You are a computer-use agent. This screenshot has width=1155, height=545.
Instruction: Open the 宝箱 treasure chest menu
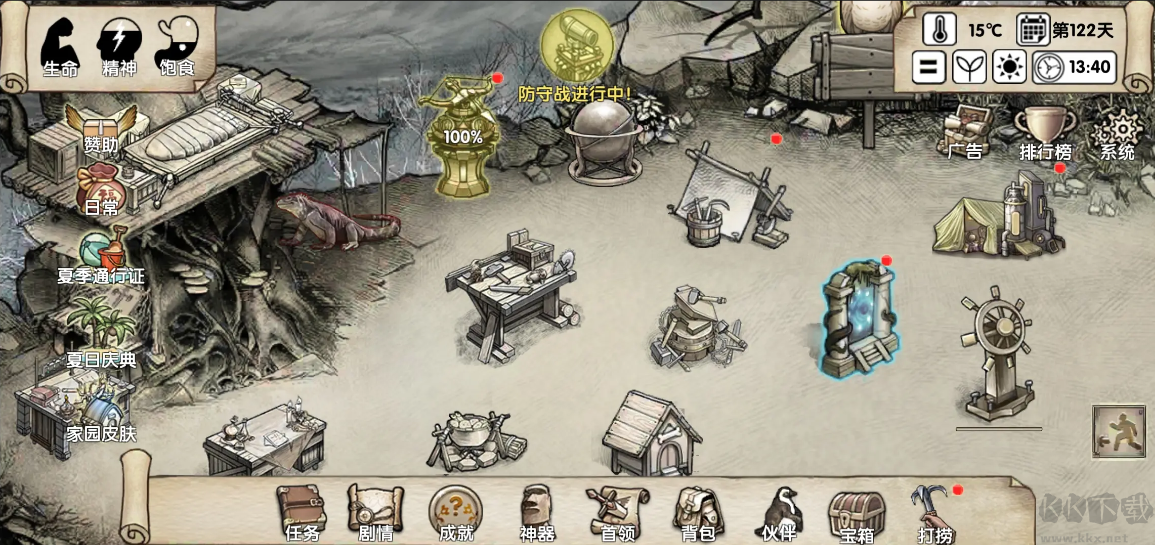pos(857,510)
